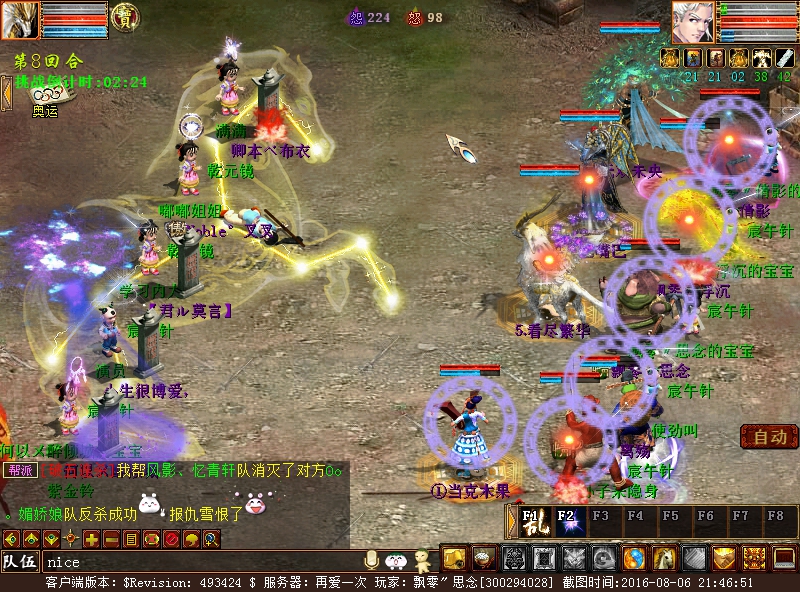Open the 奥运 Olympic rings event icon

(x=44, y=93)
